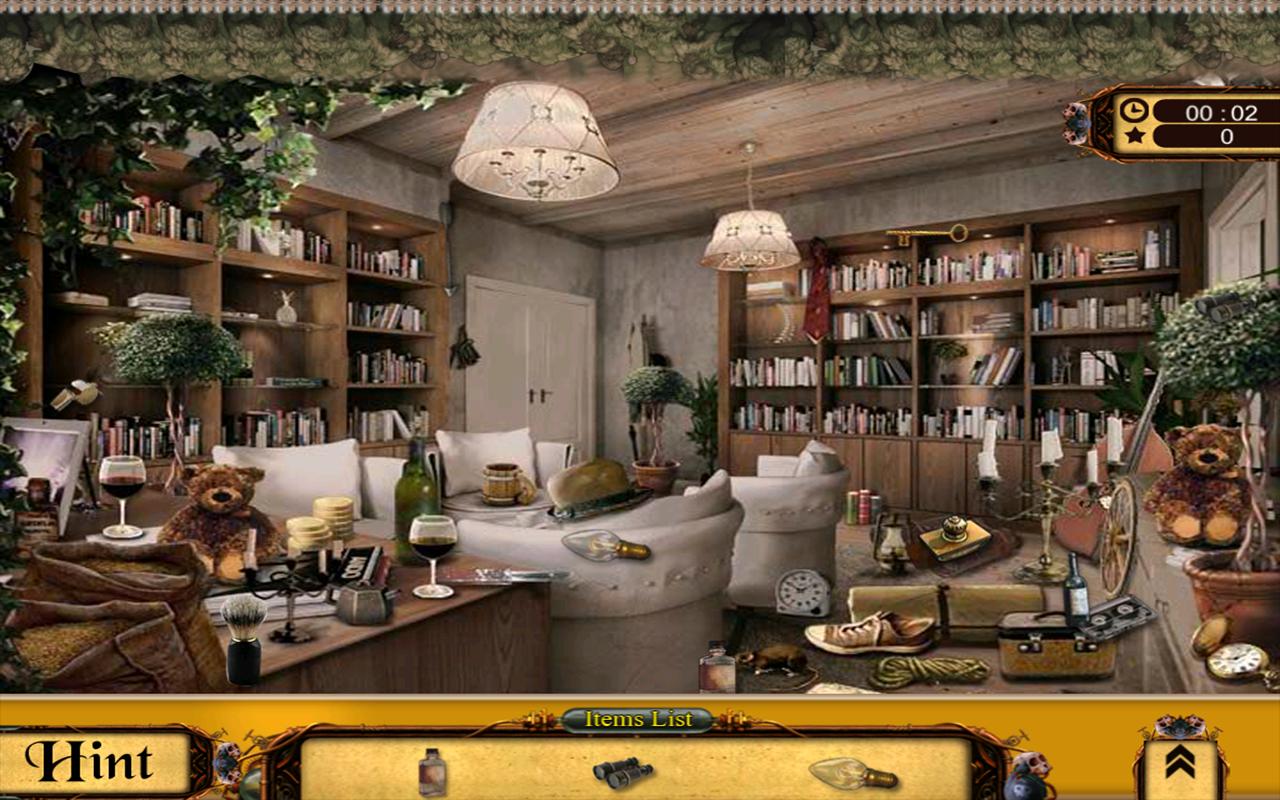Click the alarm clock beside the couch
Image resolution: width=1280 pixels, height=800 pixels.
point(799,592)
